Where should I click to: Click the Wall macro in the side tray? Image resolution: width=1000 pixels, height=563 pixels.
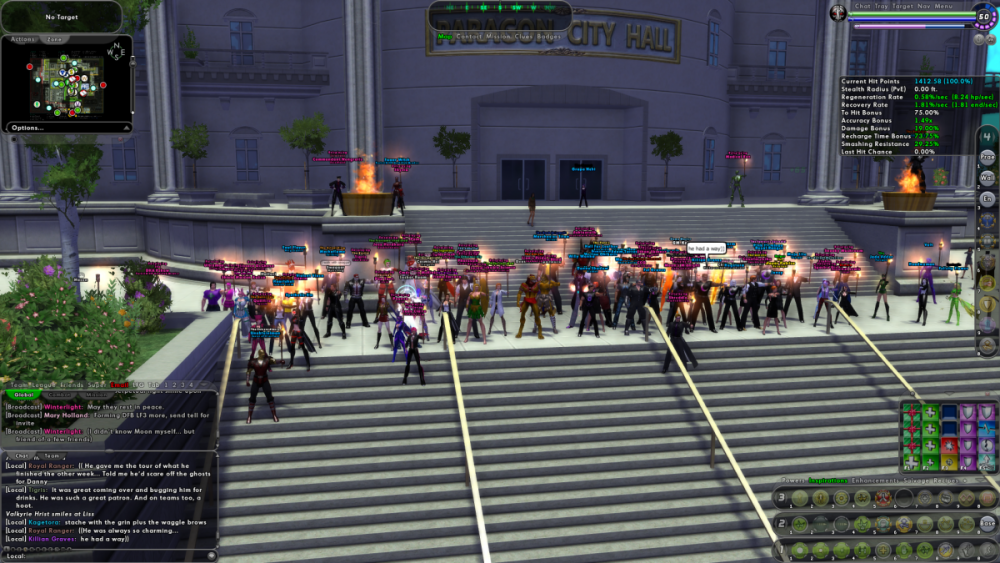(x=987, y=178)
